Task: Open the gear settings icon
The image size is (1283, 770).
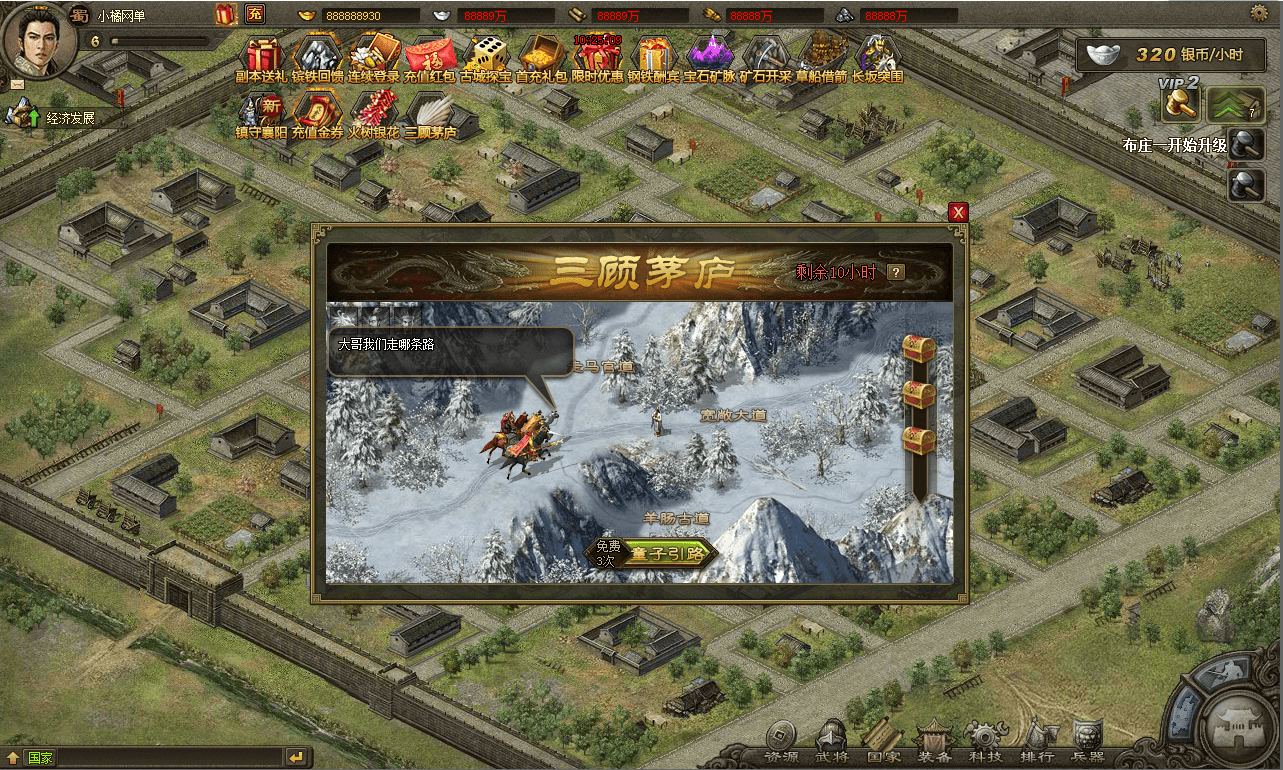Action: tap(1259, 13)
